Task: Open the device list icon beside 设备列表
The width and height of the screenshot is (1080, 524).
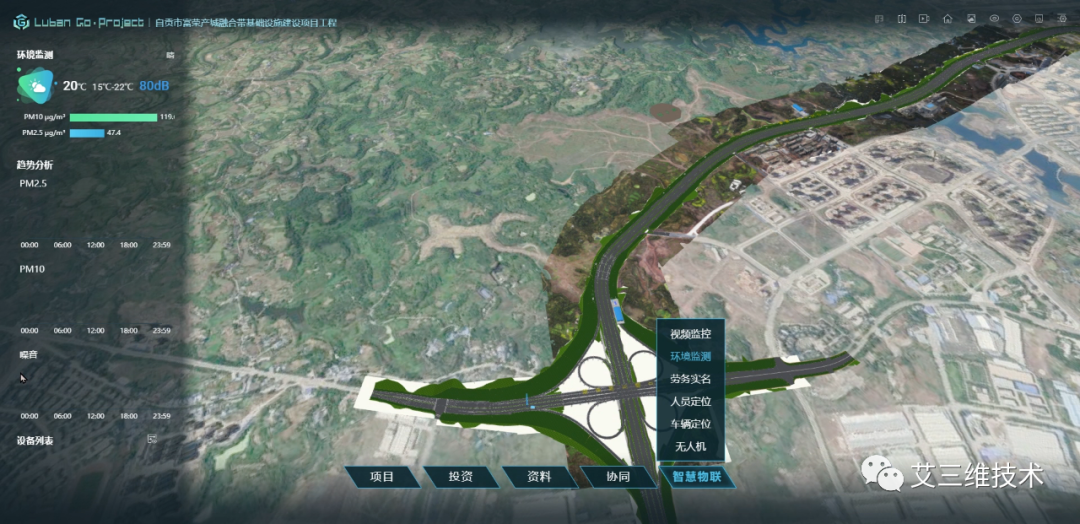Action: coord(152,439)
